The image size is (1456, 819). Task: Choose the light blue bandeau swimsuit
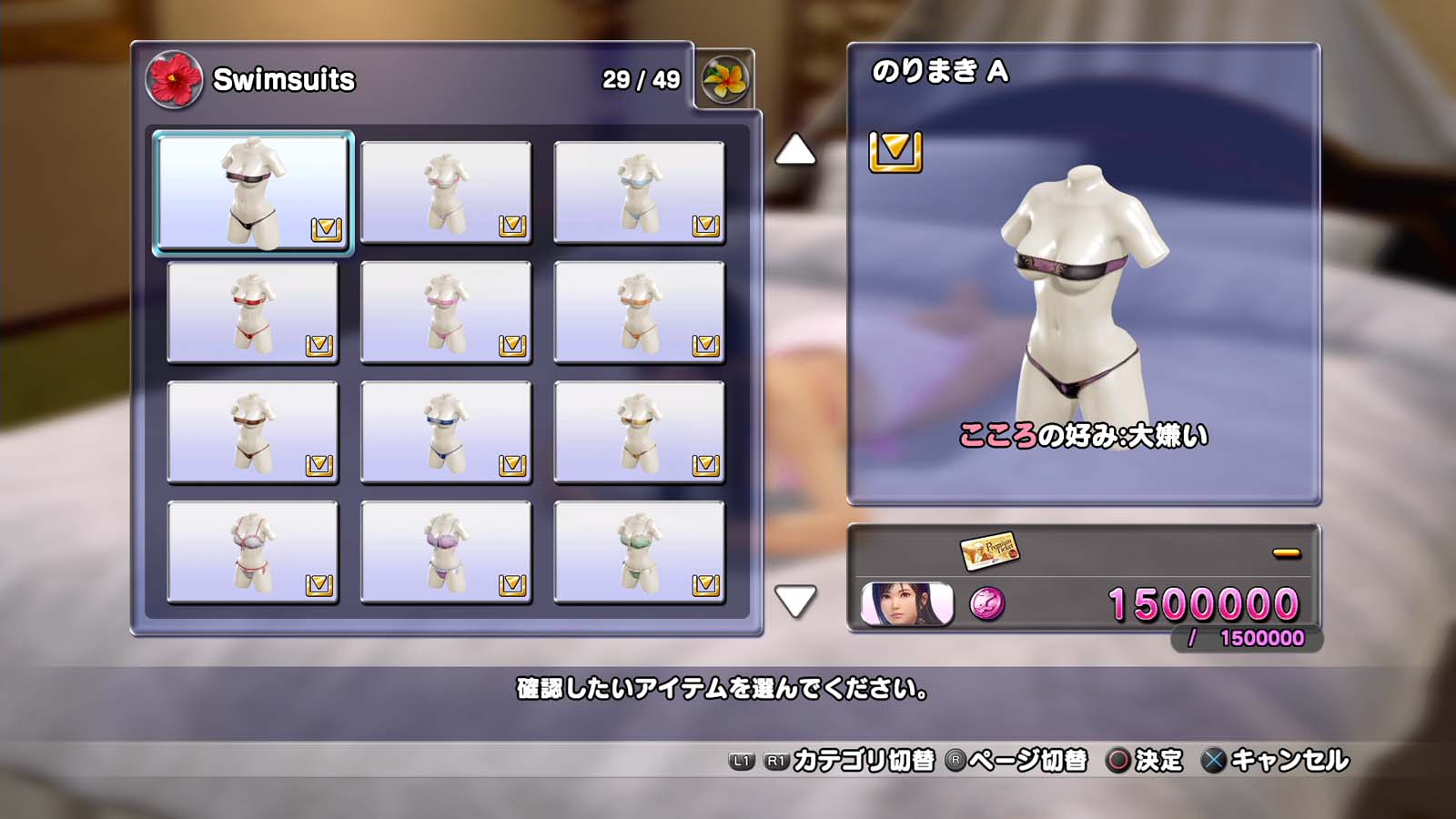click(639, 192)
